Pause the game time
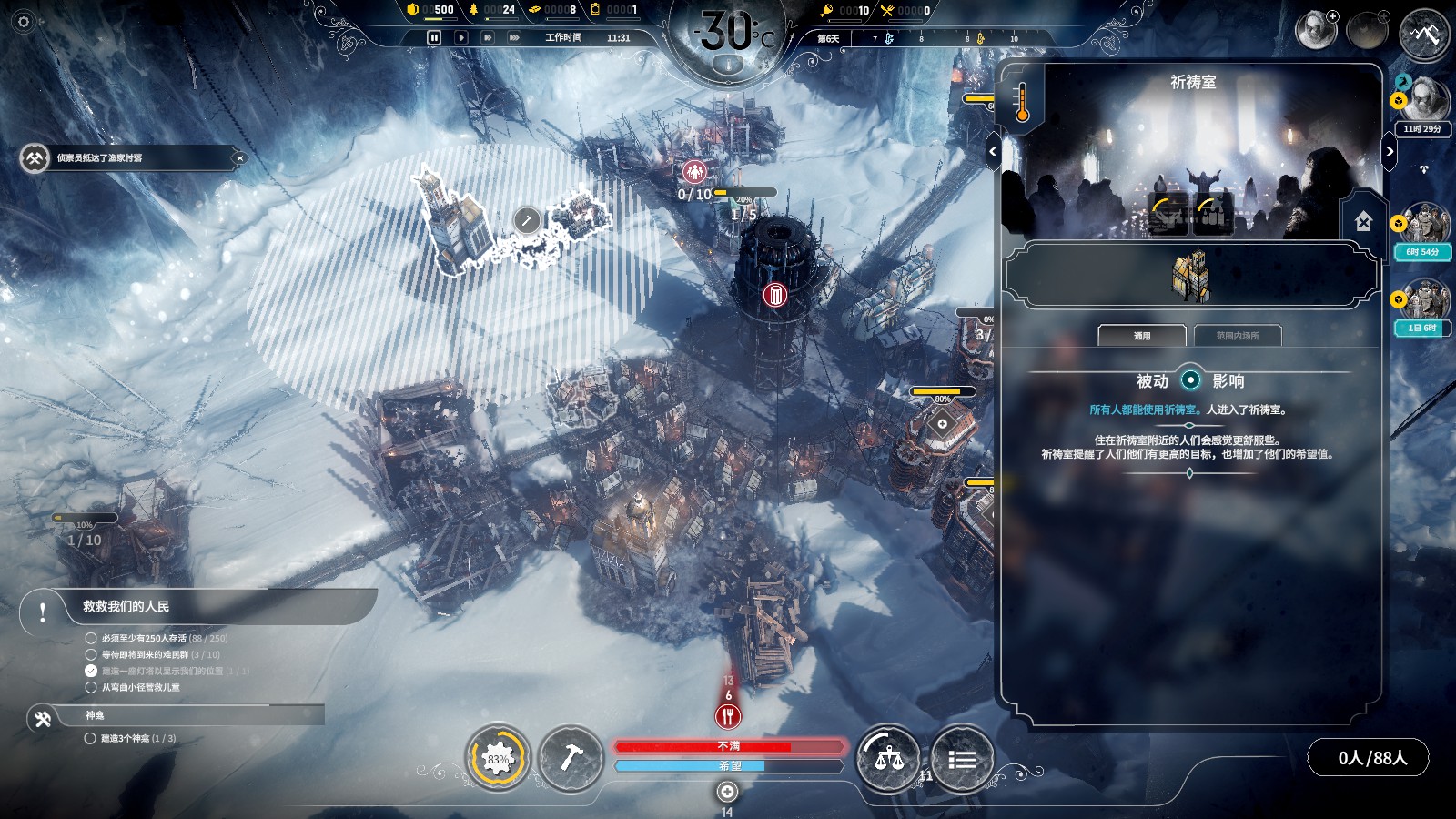The width and height of the screenshot is (1456, 819). click(x=434, y=37)
